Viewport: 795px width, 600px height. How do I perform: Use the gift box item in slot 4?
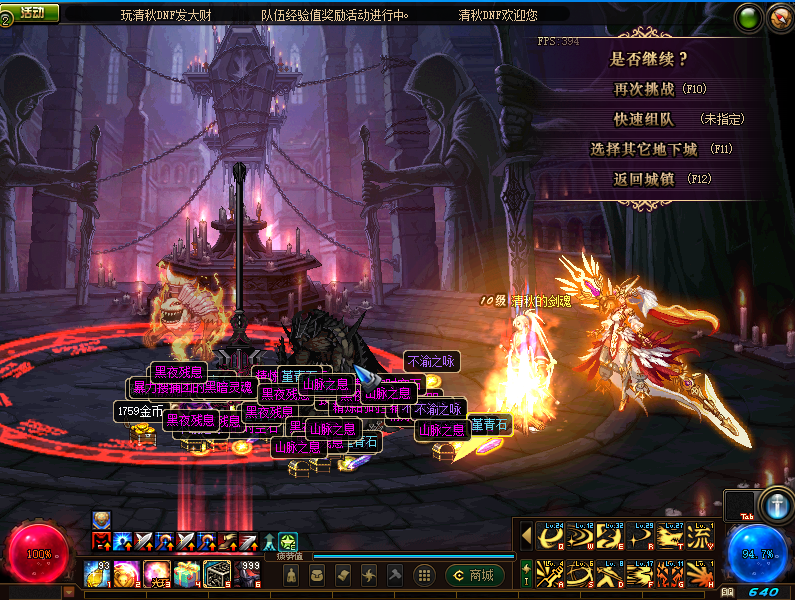[x=186, y=574]
